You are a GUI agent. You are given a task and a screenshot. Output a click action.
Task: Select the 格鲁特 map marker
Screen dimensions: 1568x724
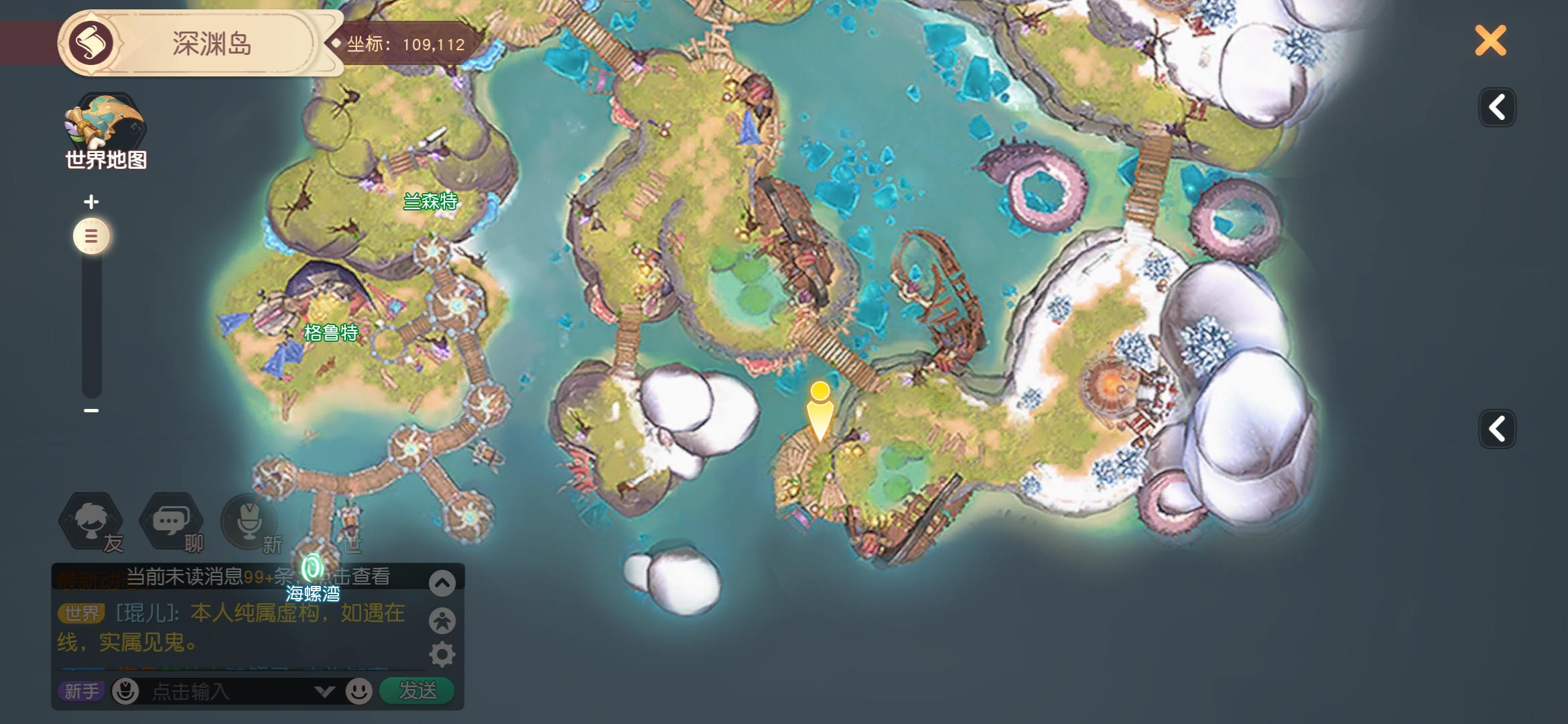(331, 333)
